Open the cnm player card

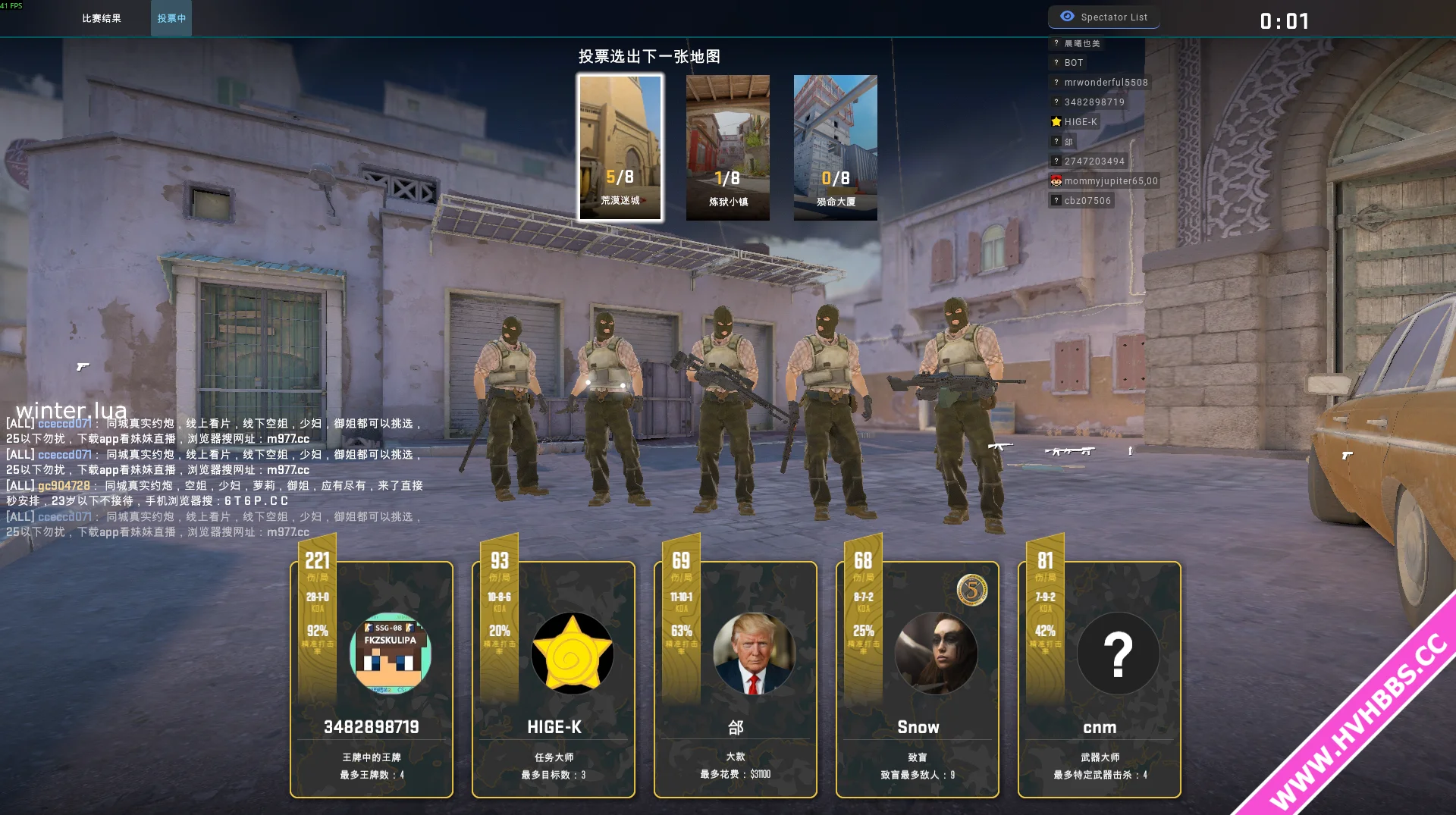pyautogui.click(x=1100, y=679)
